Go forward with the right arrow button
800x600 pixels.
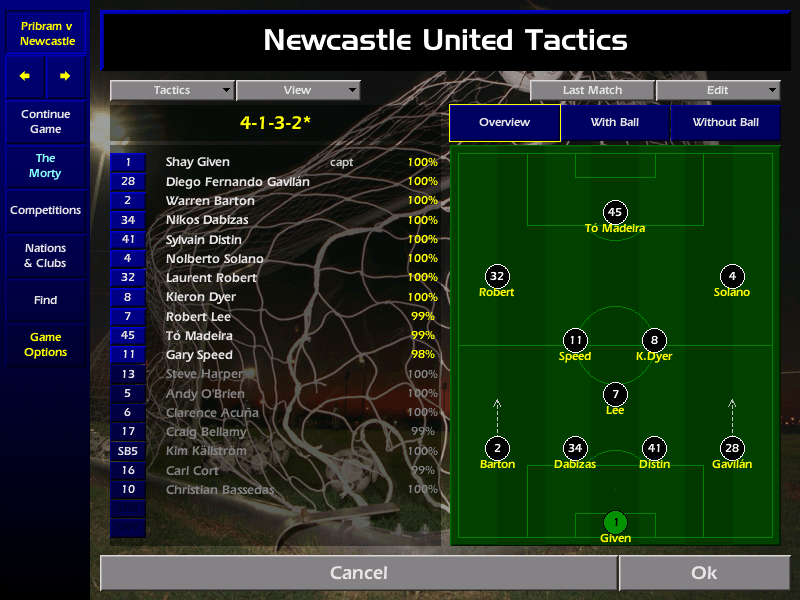(x=65, y=76)
